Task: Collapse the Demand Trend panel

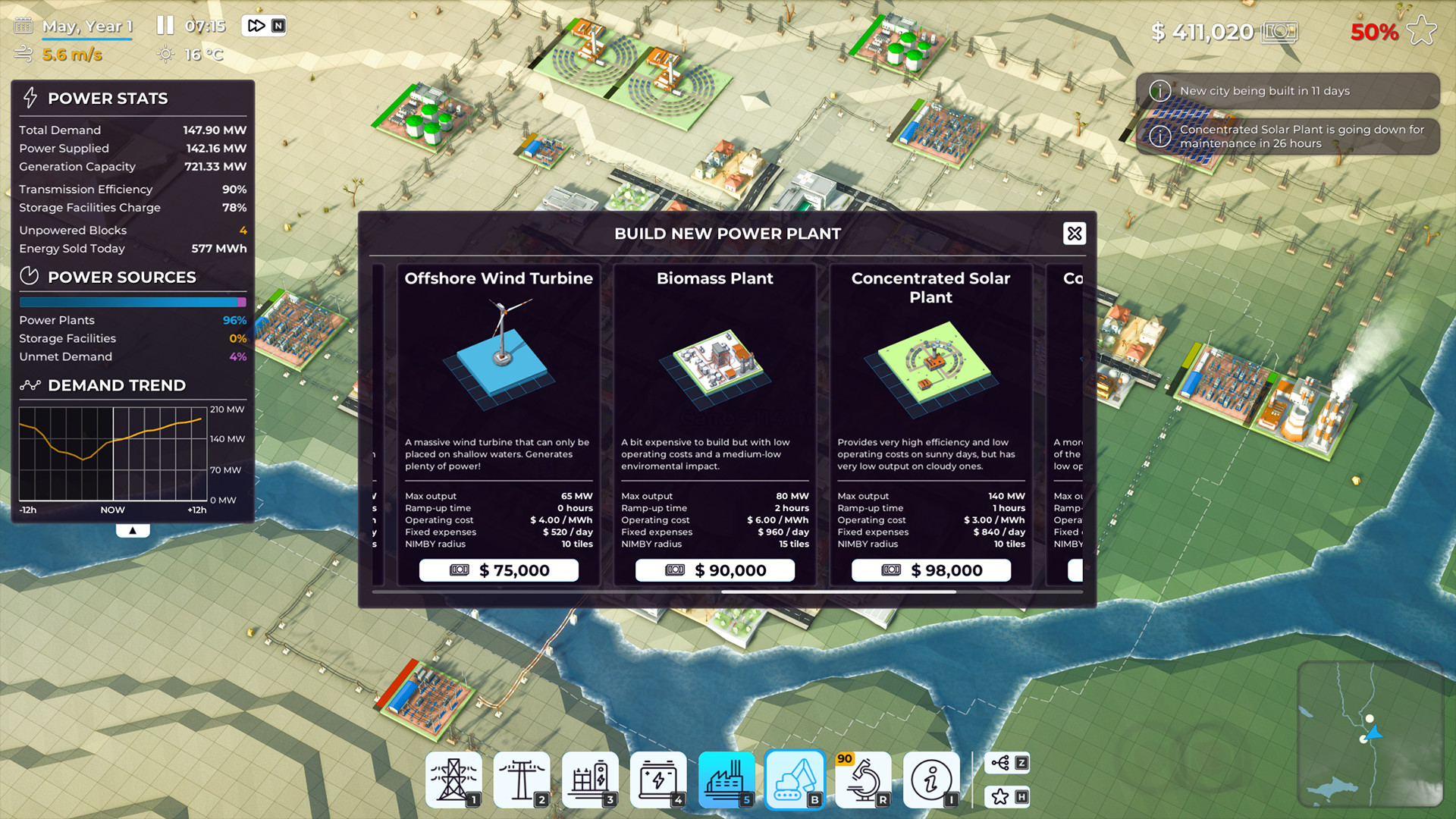Action: [133, 529]
